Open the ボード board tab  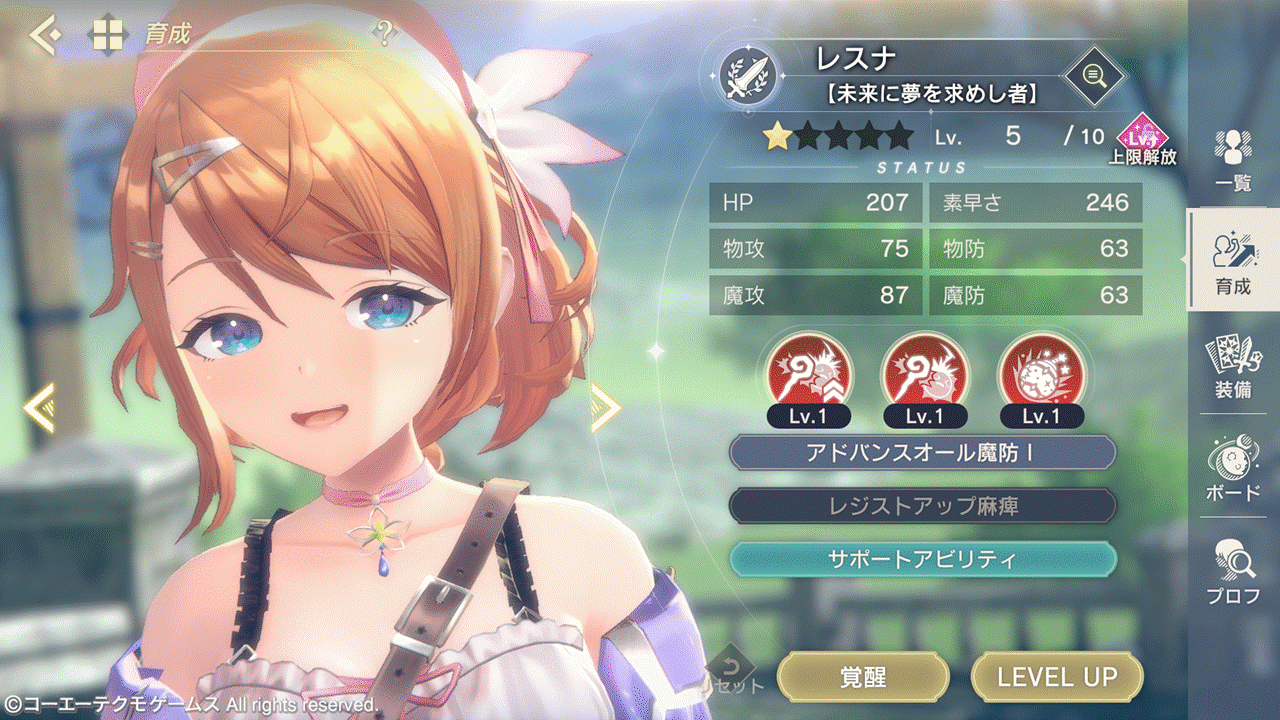[x=1233, y=470]
